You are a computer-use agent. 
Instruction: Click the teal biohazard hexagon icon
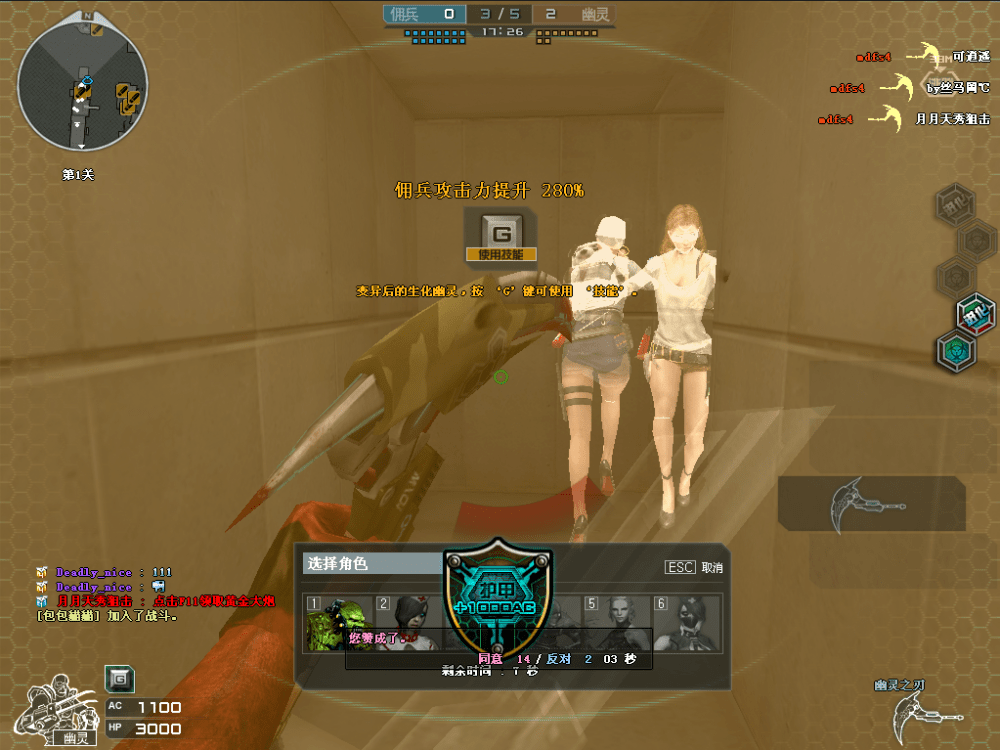(956, 351)
